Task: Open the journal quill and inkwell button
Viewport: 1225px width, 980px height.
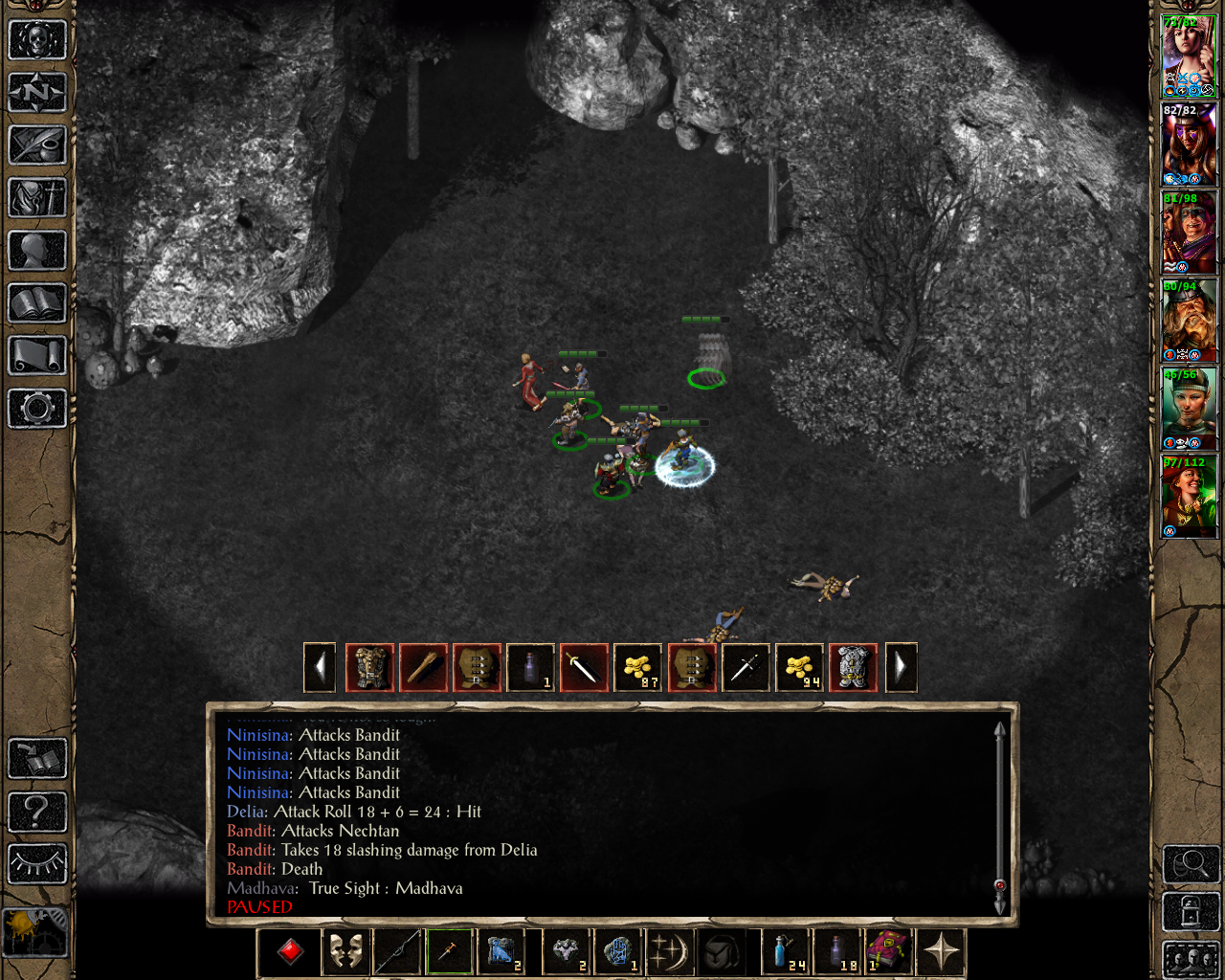Action: click(37, 145)
